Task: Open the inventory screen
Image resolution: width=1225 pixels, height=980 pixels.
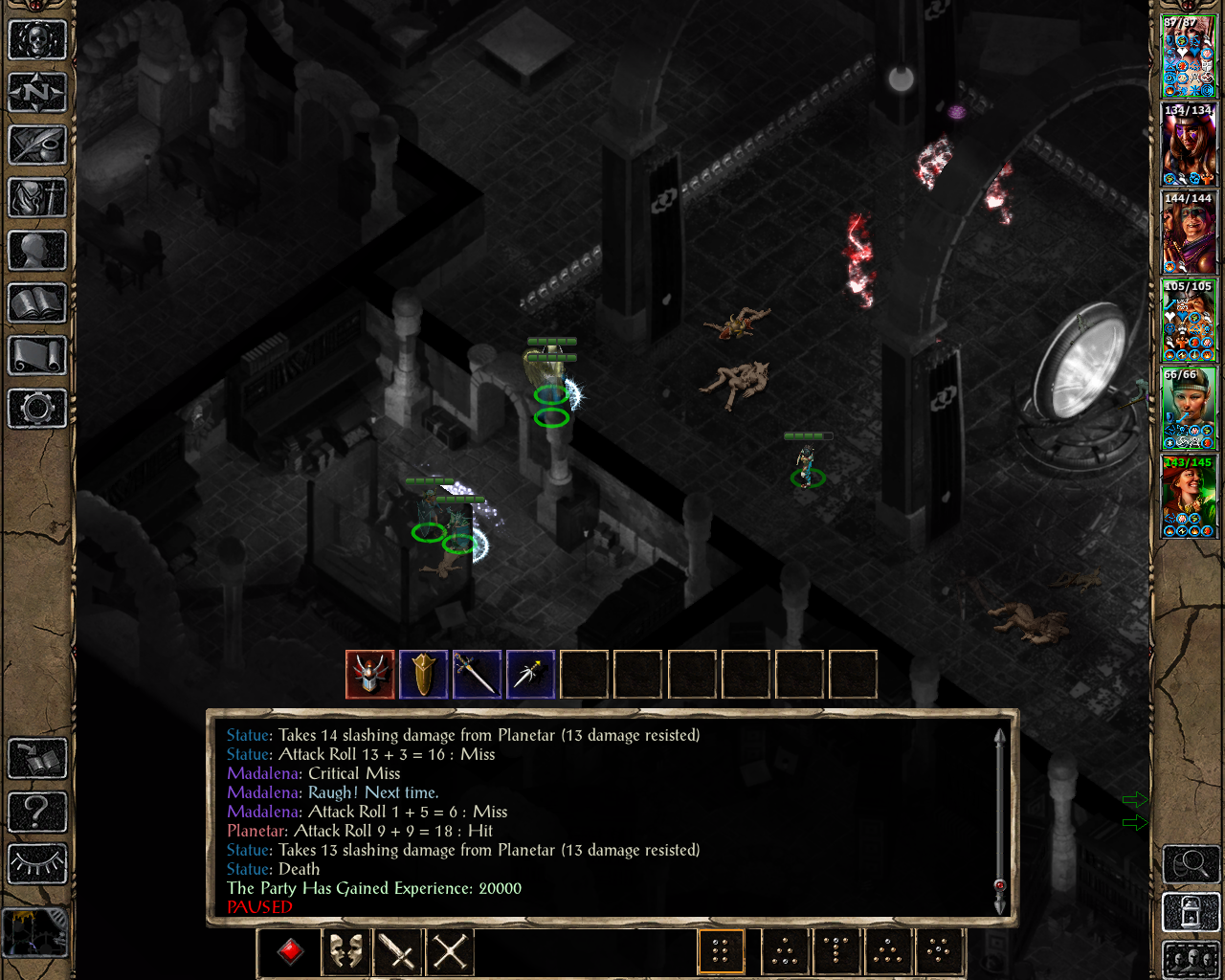Action: (x=37, y=198)
